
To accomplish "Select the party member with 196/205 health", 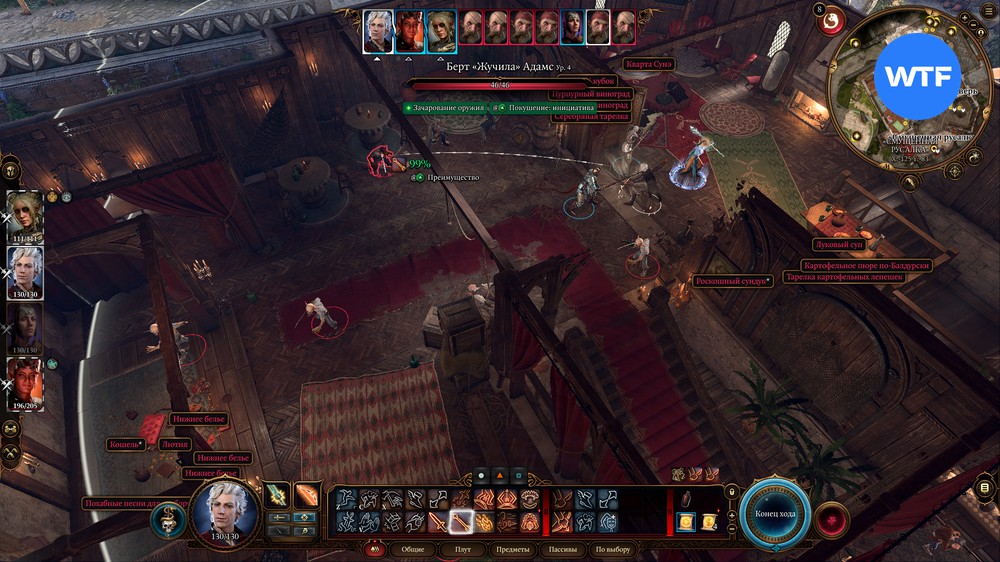I will tap(24, 383).
